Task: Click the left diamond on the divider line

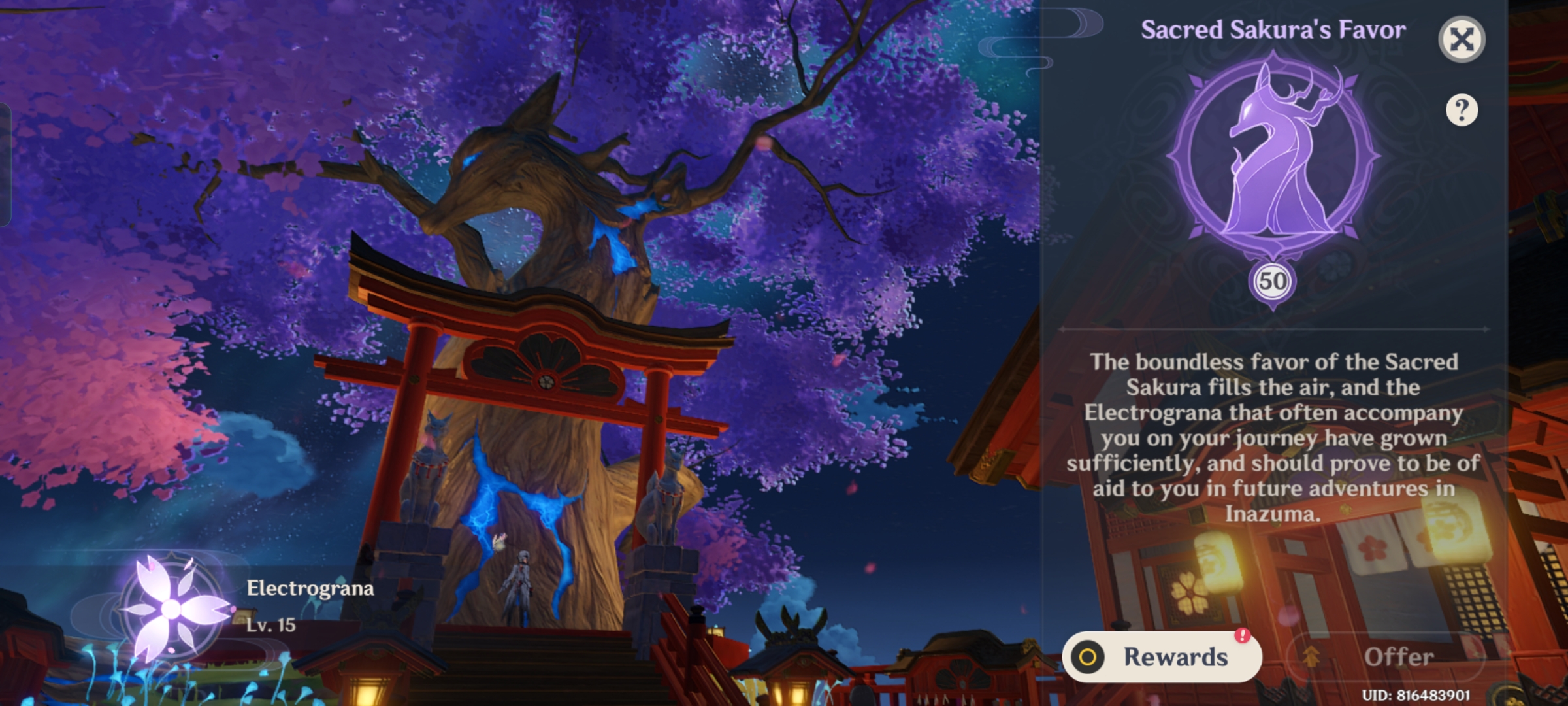Action: coord(1062,328)
